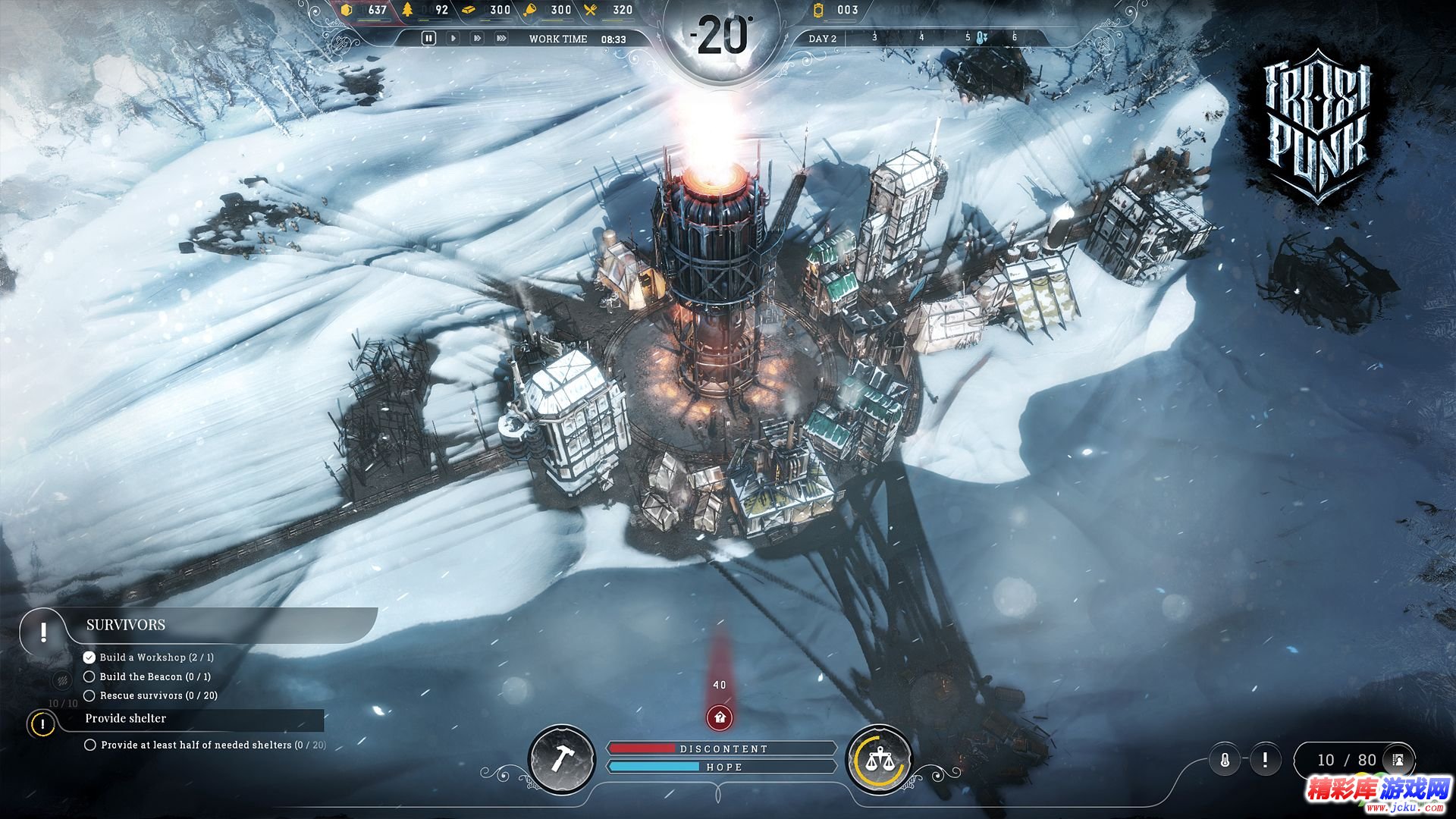Image resolution: width=1456 pixels, height=819 pixels.
Task: Click the food rations cutlery icon
Action: pos(591,10)
